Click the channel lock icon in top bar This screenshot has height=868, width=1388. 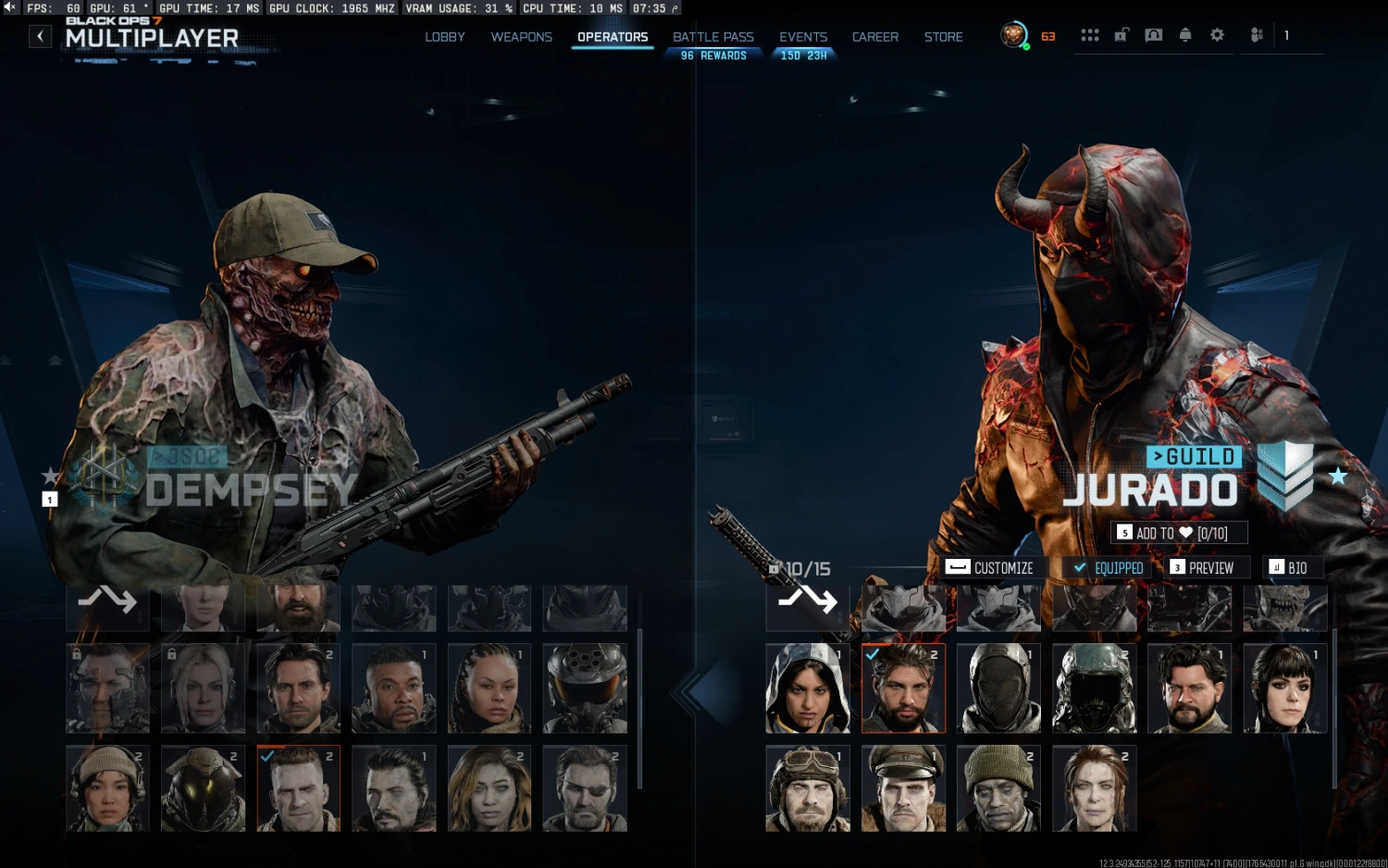1121,34
